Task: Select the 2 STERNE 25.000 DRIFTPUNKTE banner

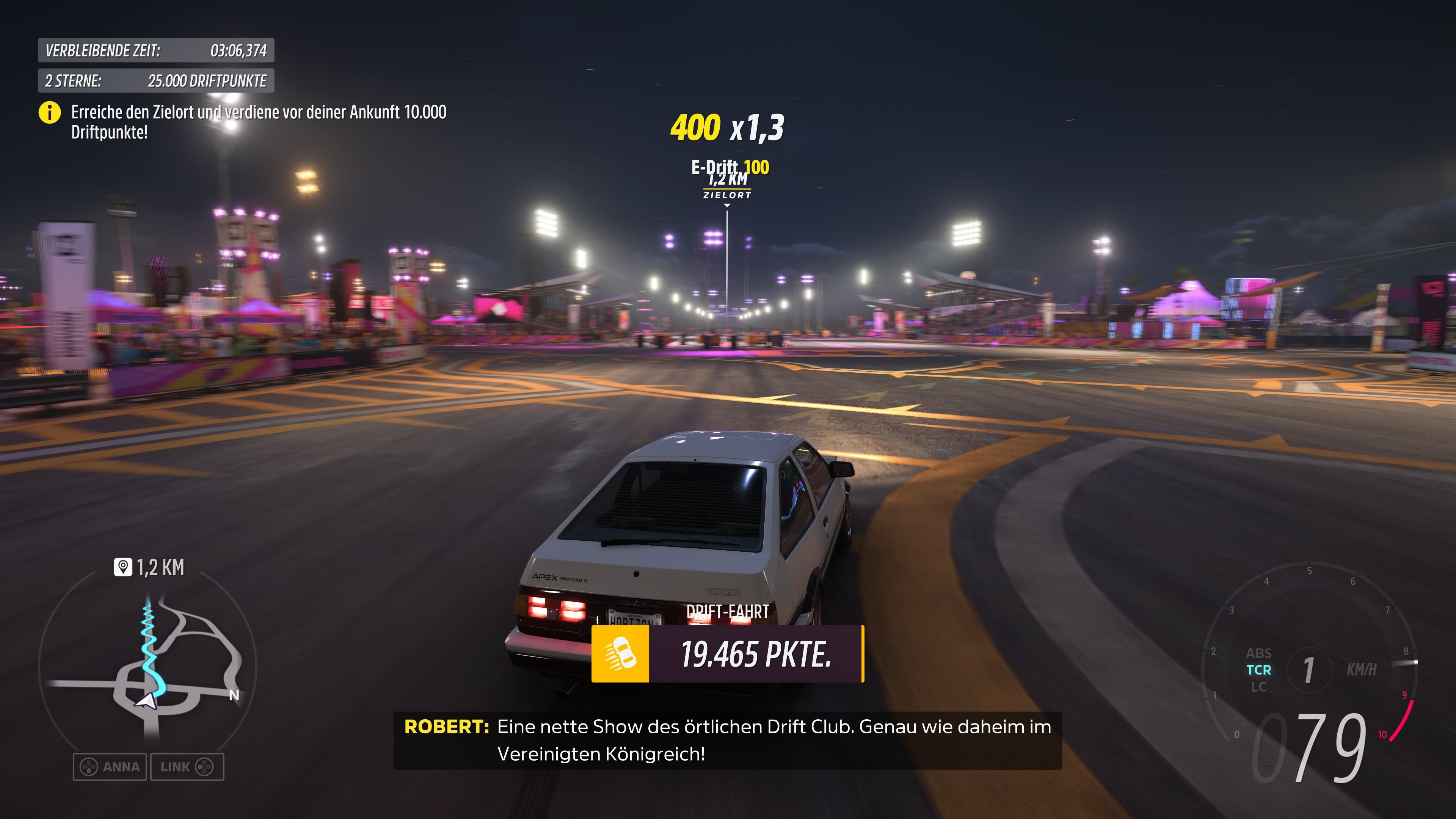Action: pos(155,81)
